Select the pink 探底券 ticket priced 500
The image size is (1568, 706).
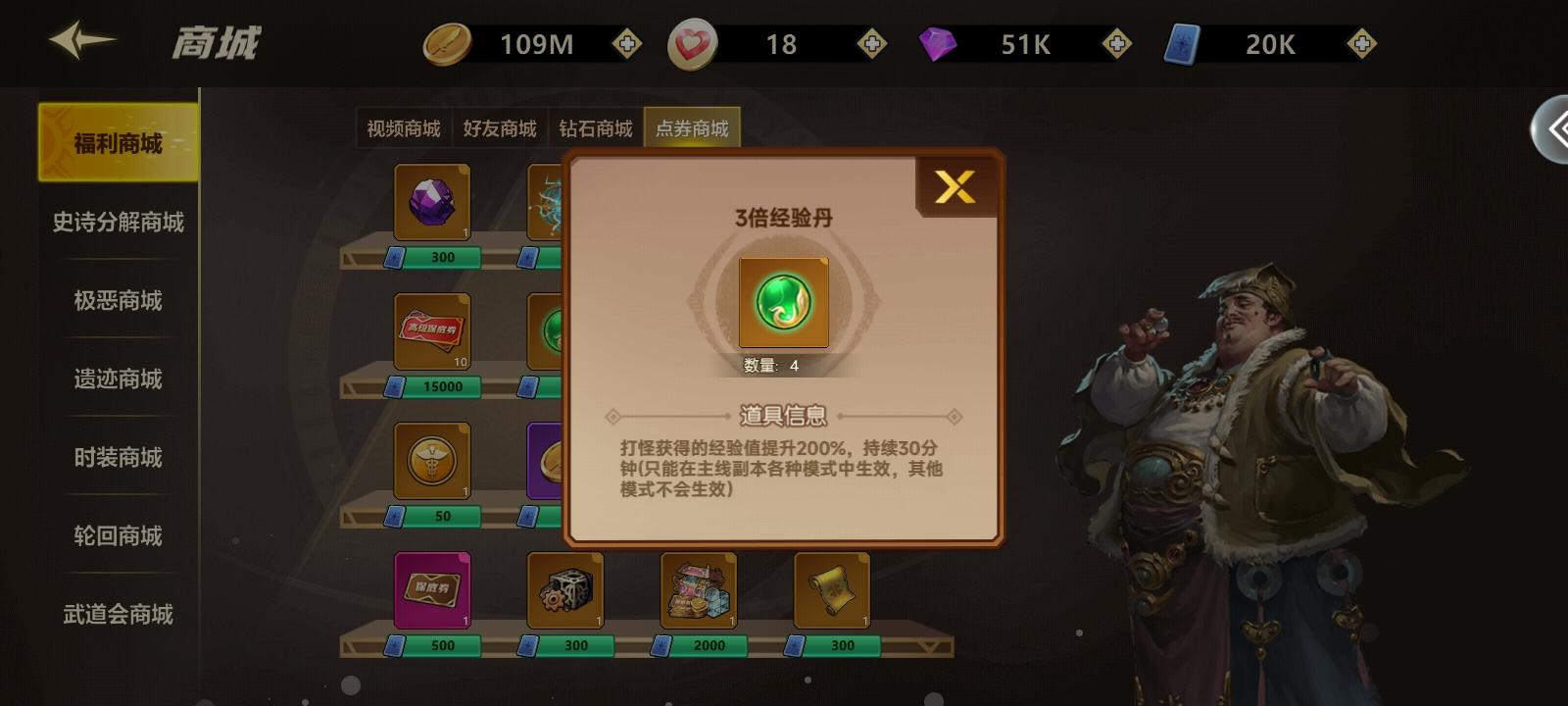(431, 589)
